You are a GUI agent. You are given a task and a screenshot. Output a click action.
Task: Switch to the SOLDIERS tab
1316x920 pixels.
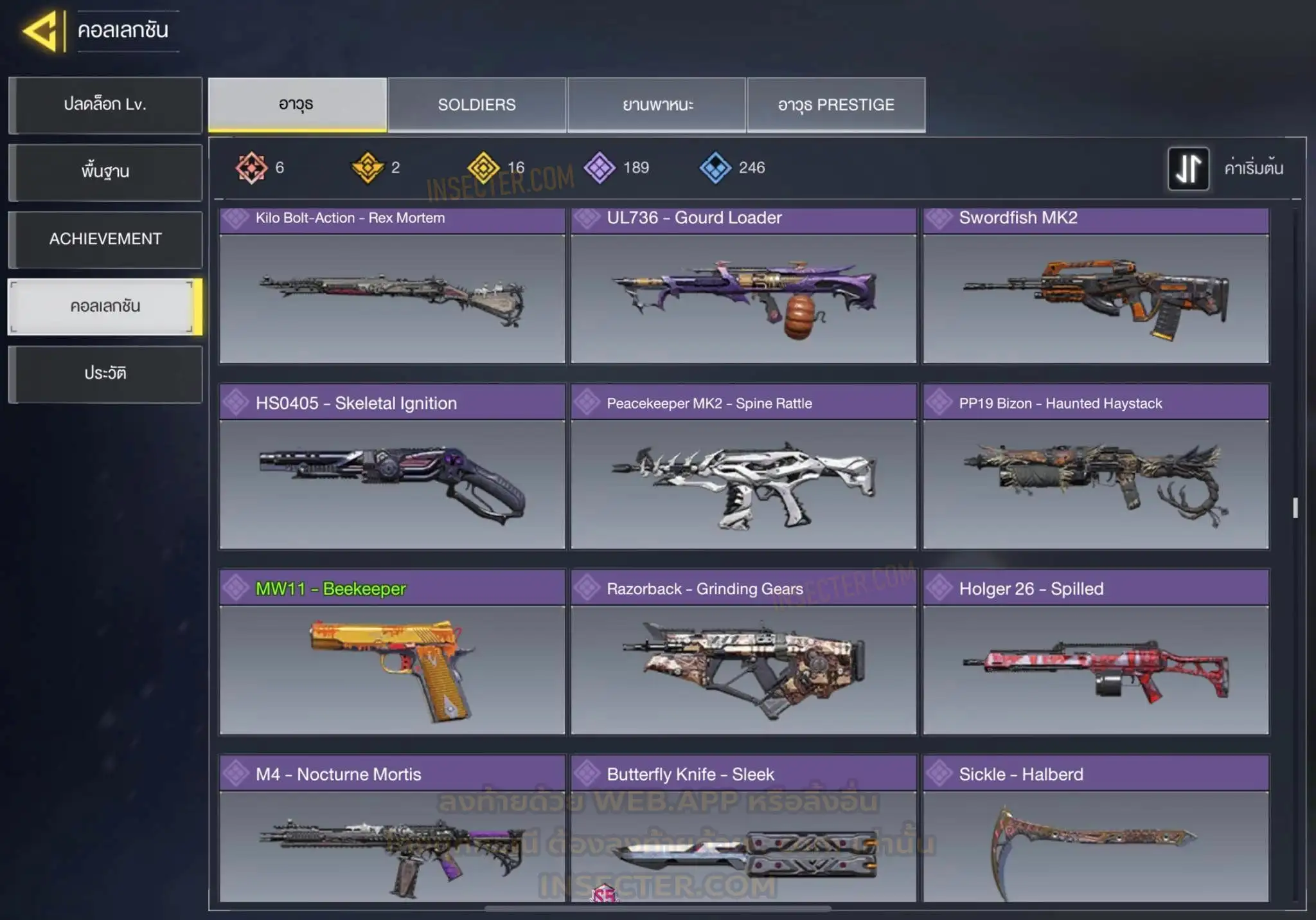(x=477, y=105)
